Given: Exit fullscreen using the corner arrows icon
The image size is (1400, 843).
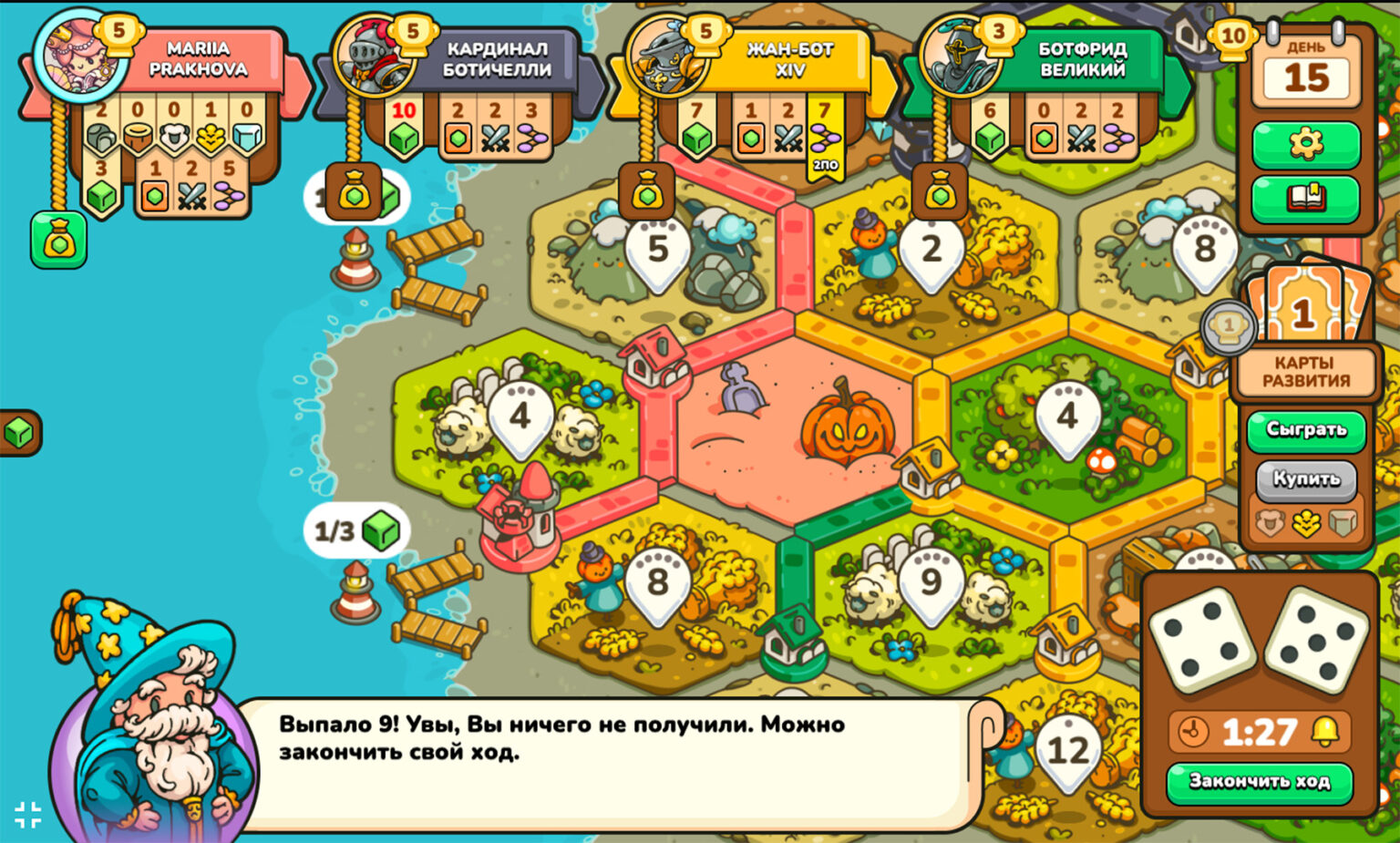Looking at the screenshot, I should coord(27,814).
